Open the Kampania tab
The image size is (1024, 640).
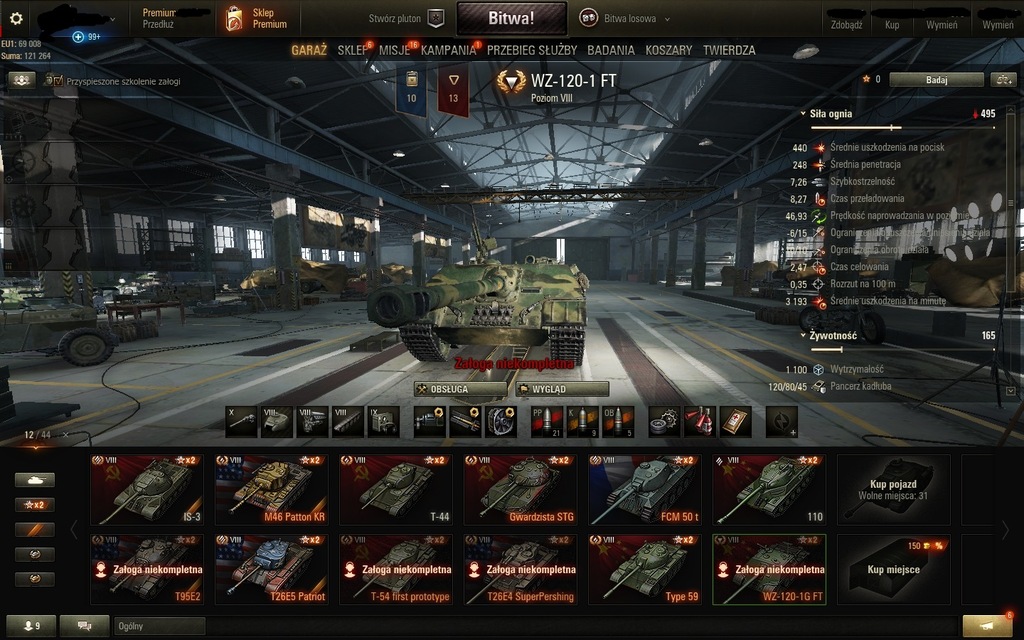448,50
